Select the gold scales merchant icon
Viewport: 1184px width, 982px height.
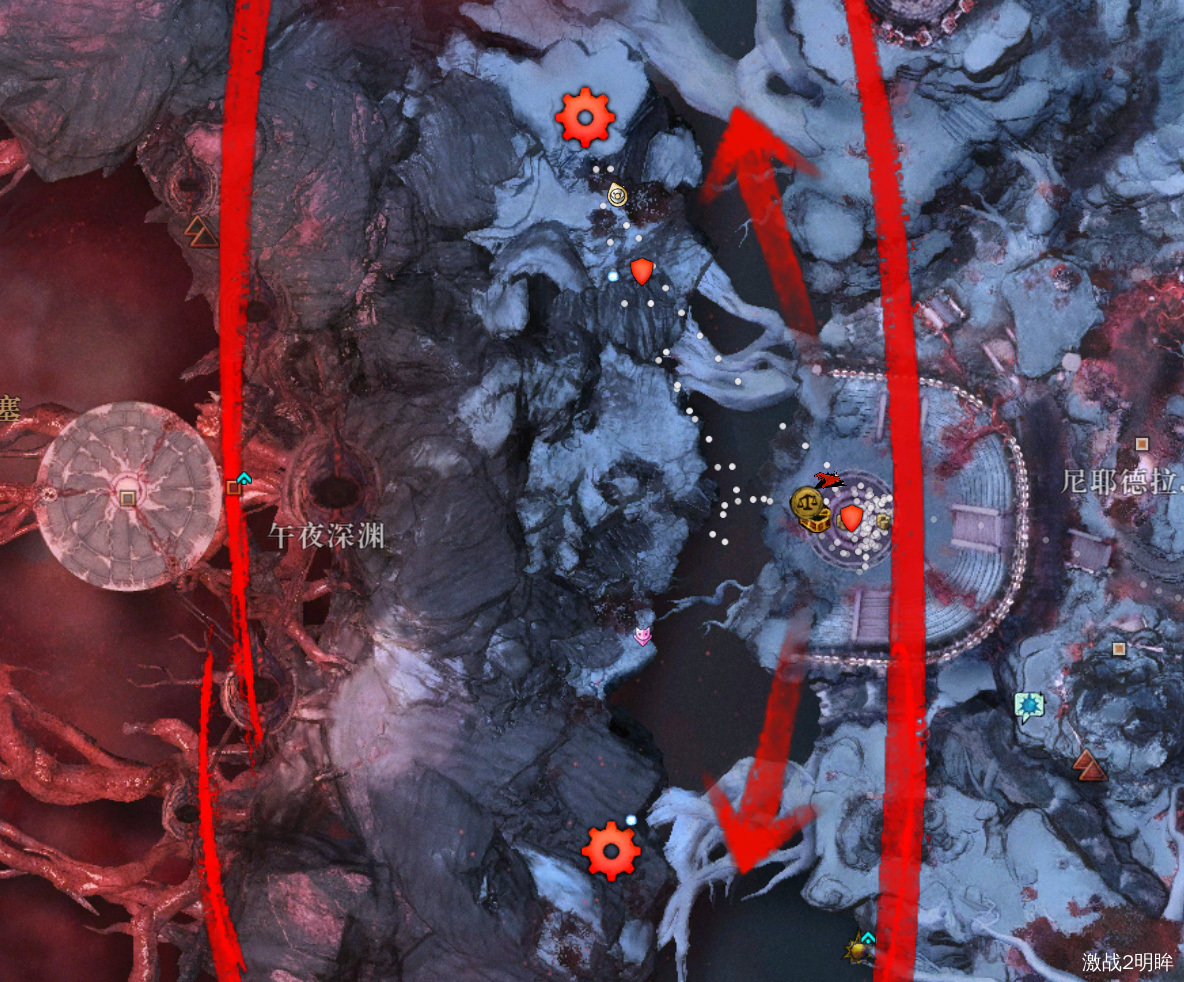804,502
